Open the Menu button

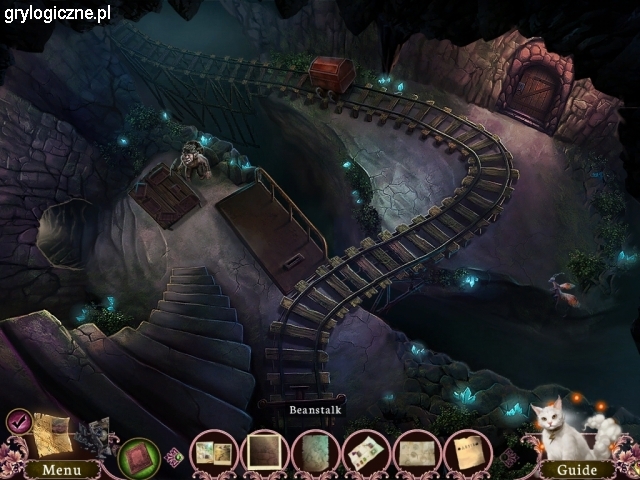point(62,469)
